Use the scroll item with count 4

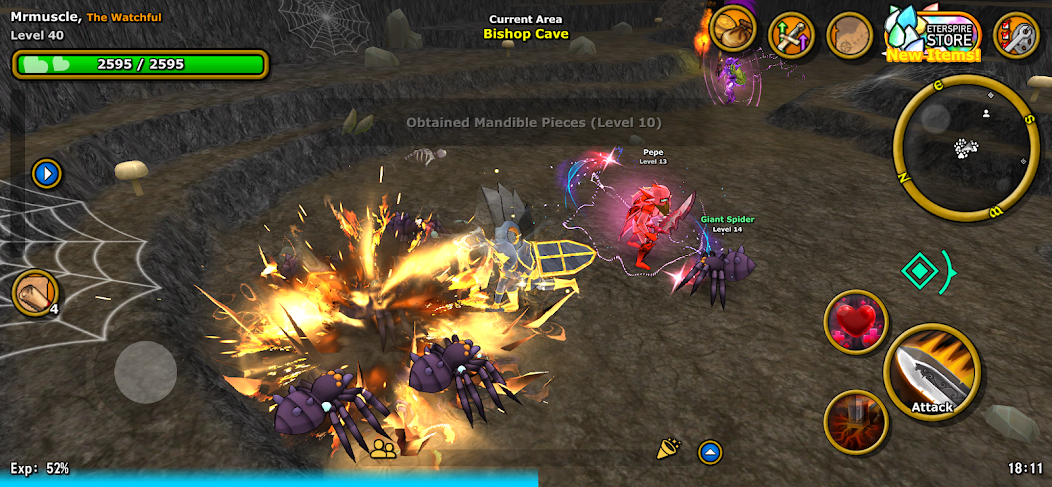[x=36, y=293]
